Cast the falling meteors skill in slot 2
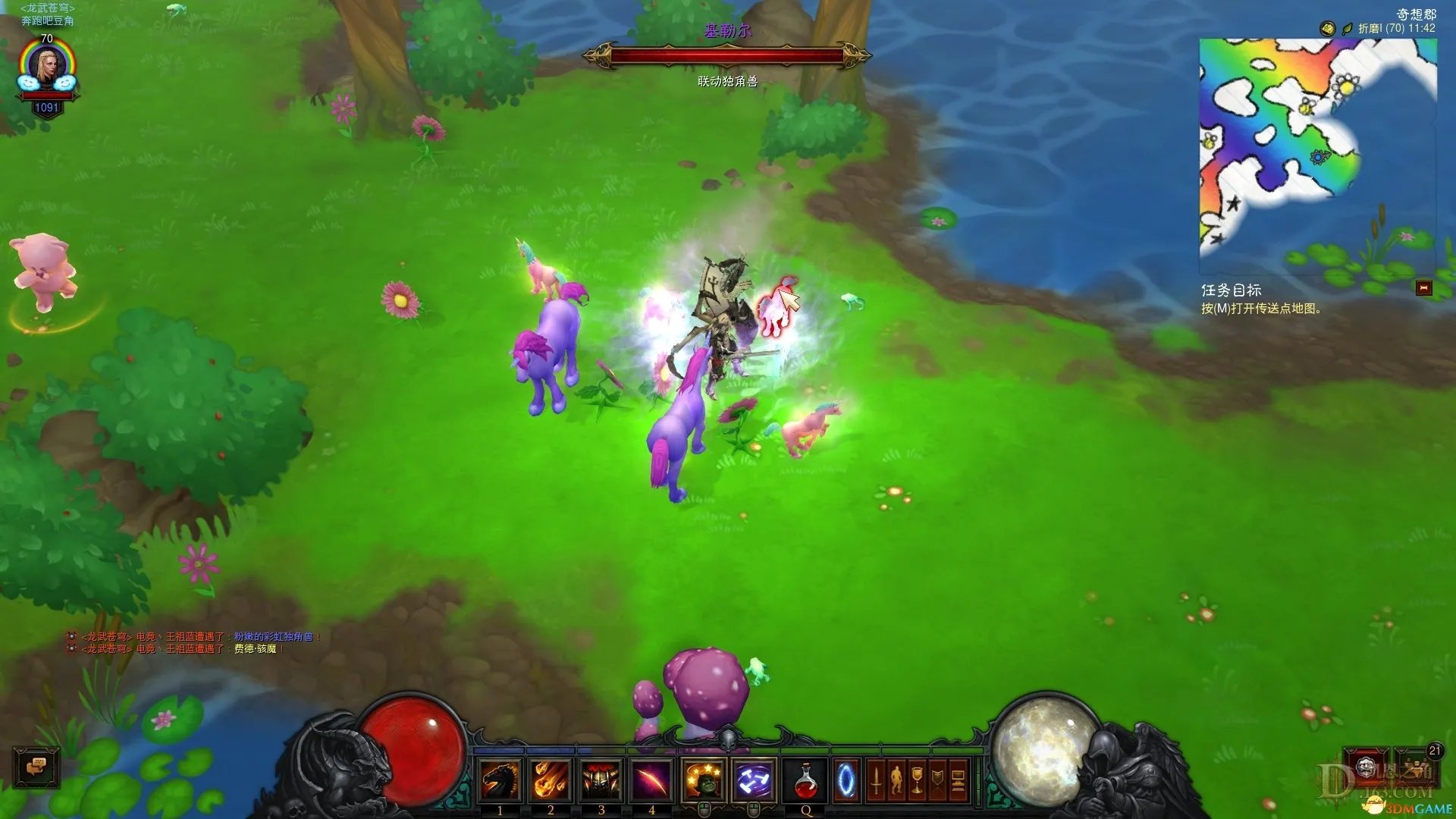The image size is (1456, 819). [551, 780]
